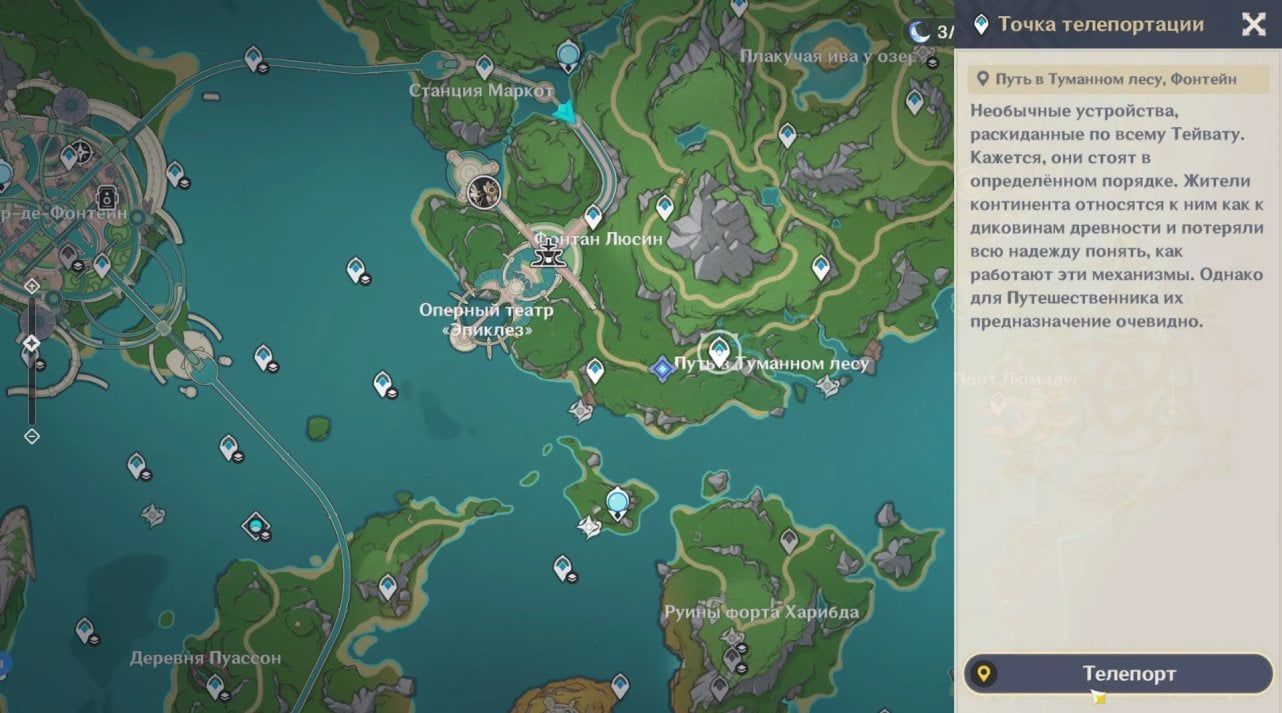Select the compass star marker in the city
This screenshot has height=713, width=1282.
click(x=84, y=152)
